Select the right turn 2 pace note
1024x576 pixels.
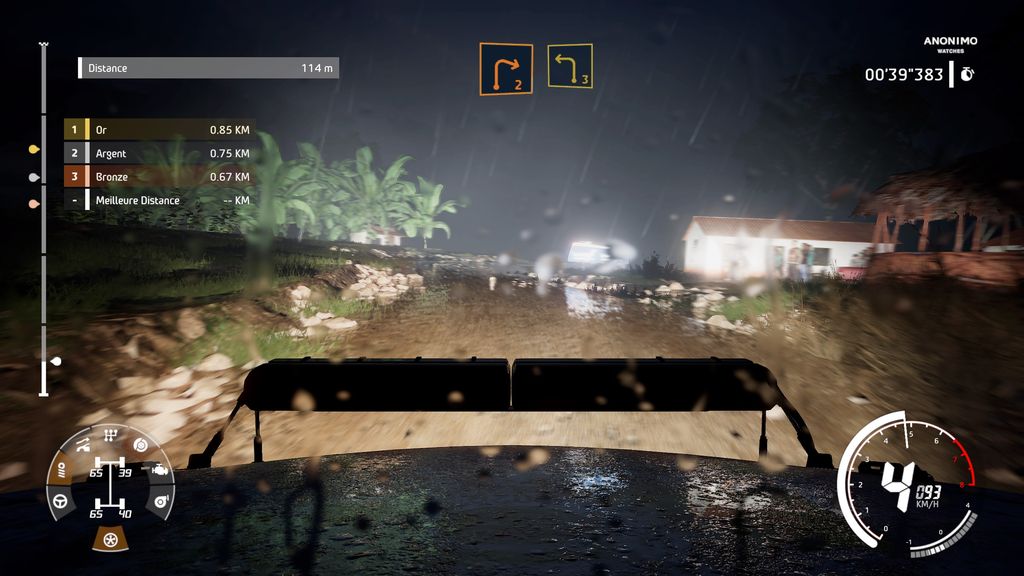505,69
